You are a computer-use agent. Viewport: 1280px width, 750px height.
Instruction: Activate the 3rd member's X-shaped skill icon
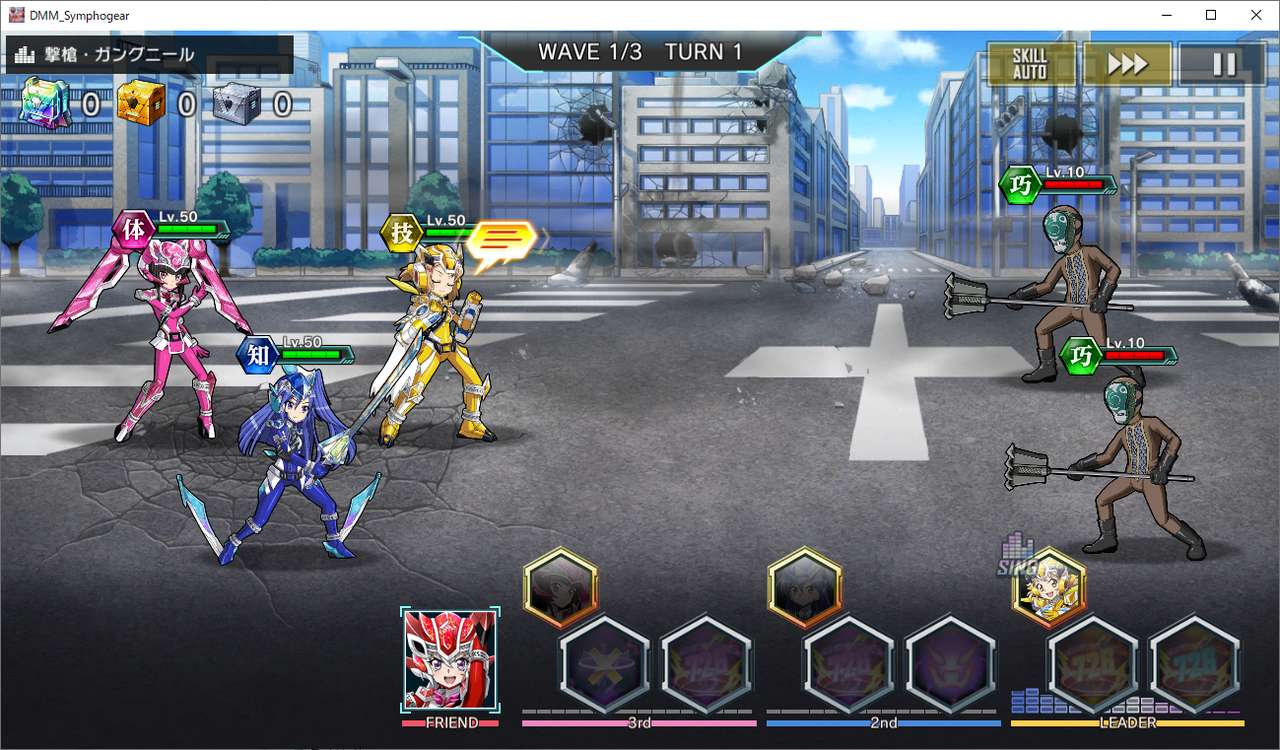pos(604,665)
